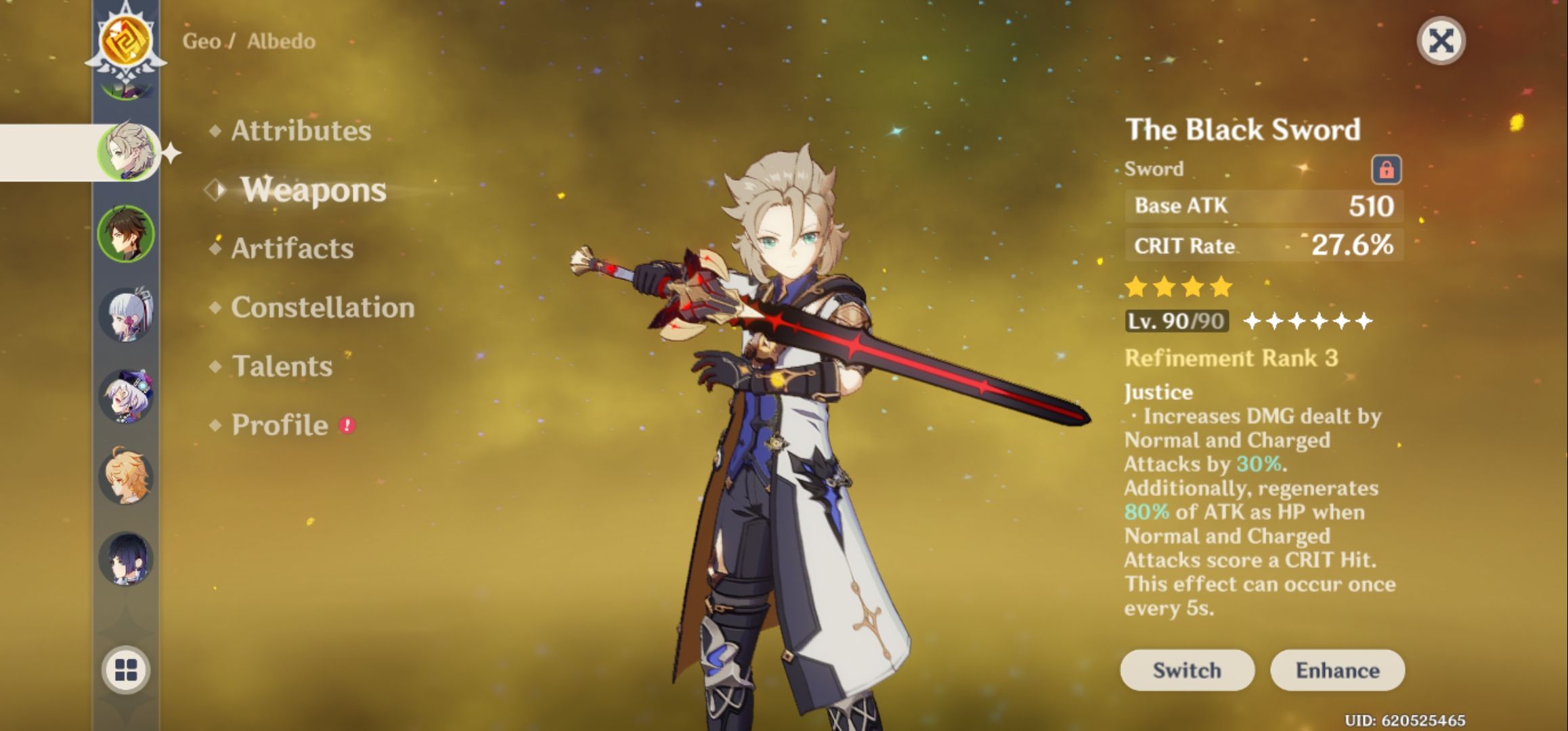1568x731 pixels.
Task: Close the character screen
Action: (x=1441, y=41)
